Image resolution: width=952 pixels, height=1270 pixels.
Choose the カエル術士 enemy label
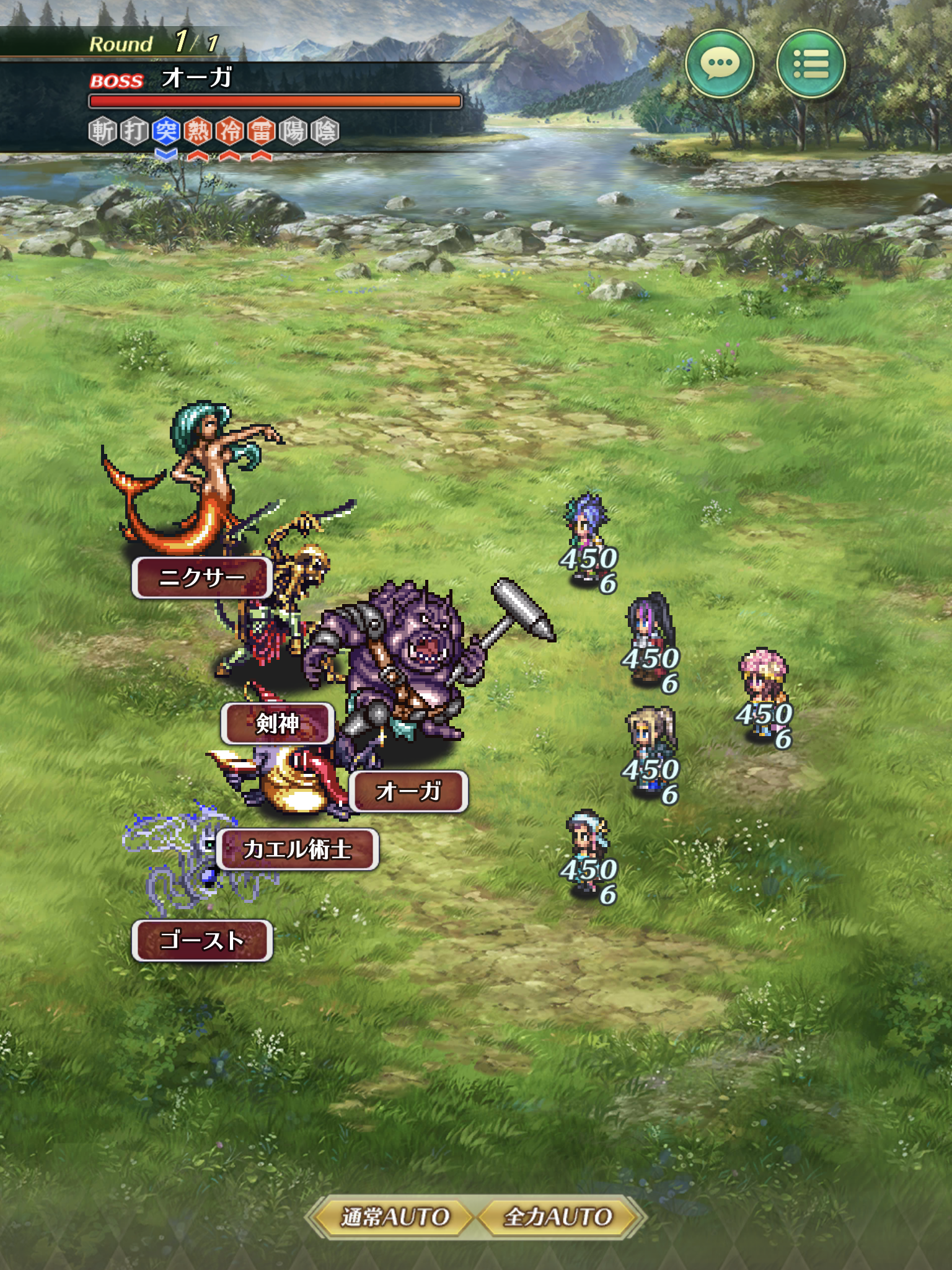[x=297, y=850]
